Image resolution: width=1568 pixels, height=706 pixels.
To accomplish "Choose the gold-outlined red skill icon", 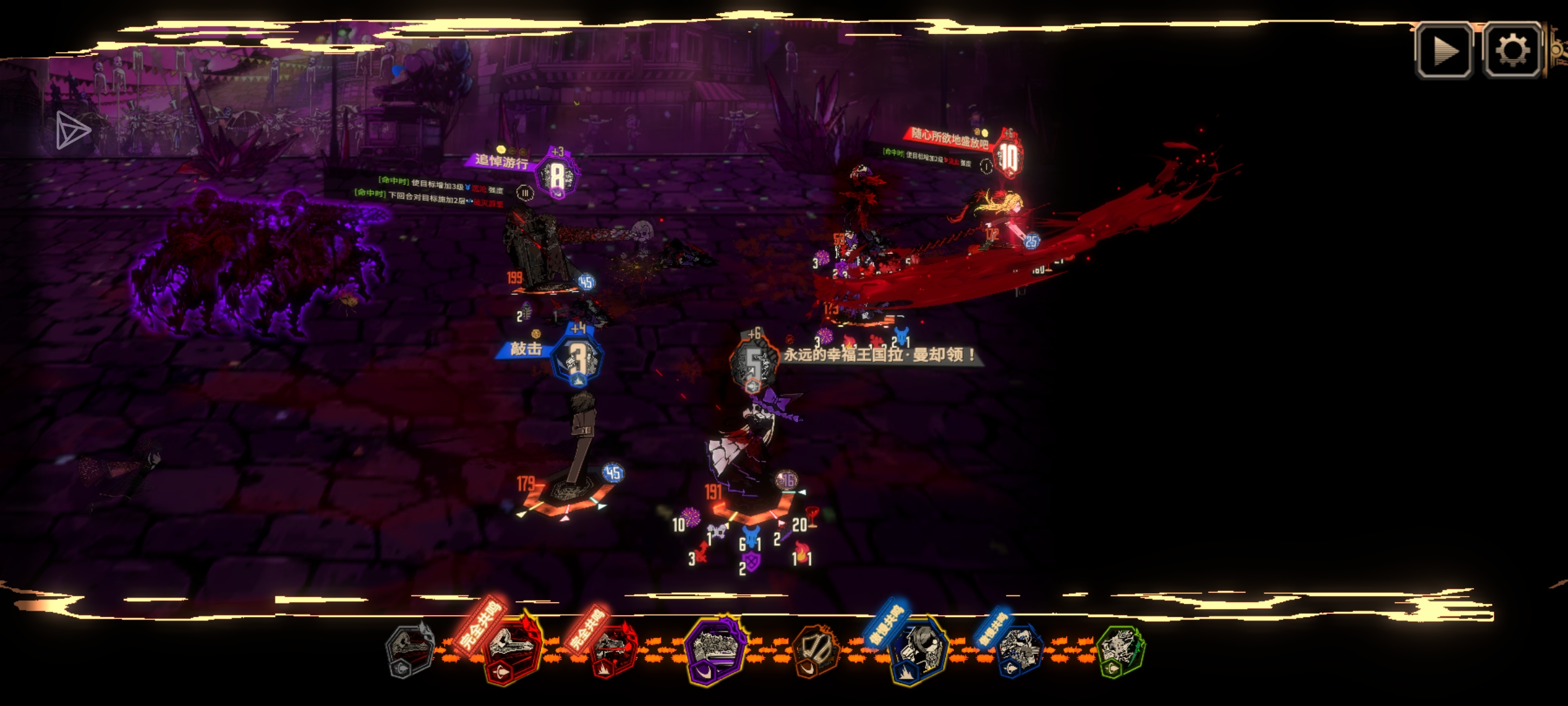I will click(x=514, y=650).
